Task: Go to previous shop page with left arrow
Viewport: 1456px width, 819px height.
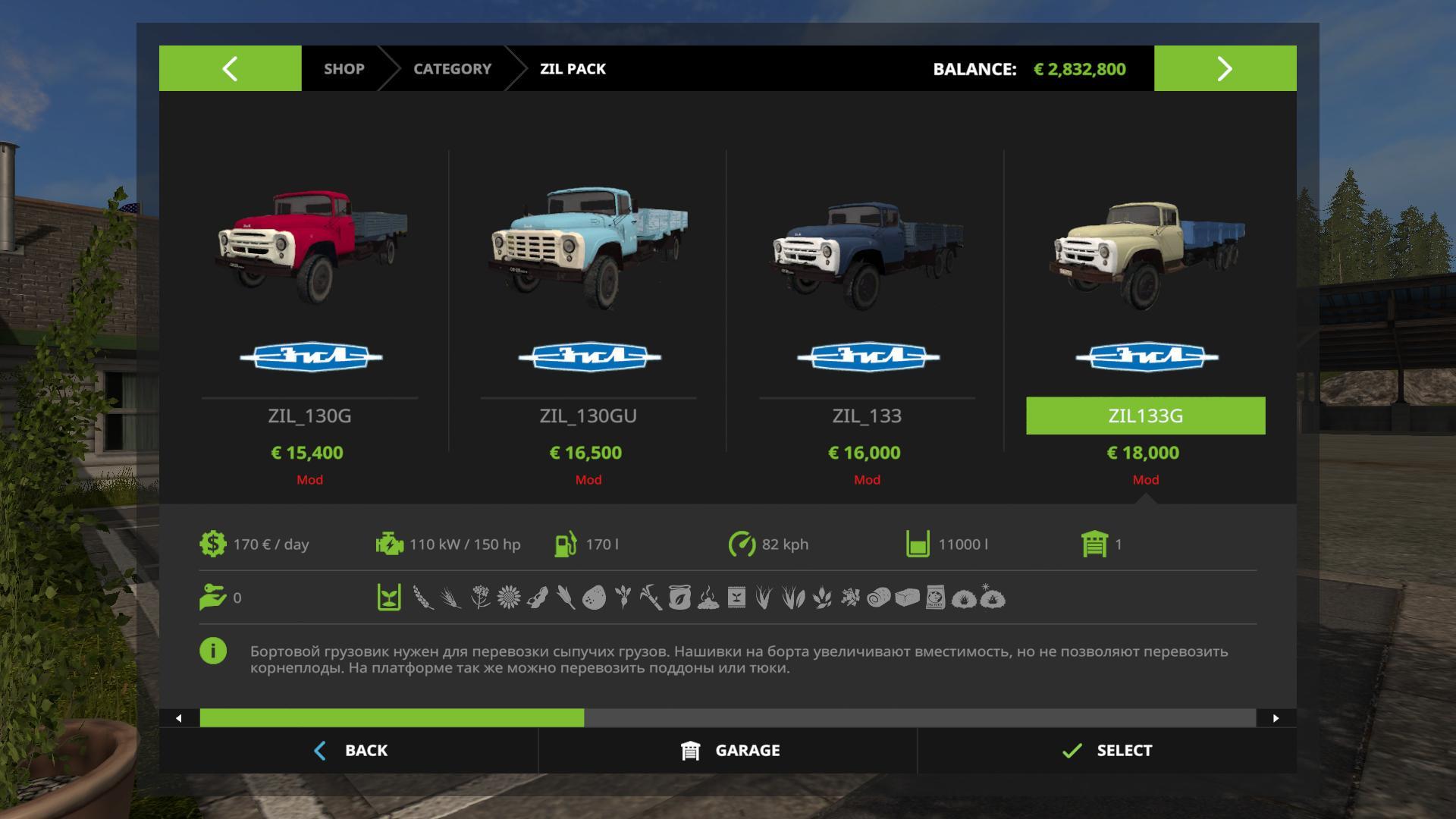Action: [x=230, y=68]
